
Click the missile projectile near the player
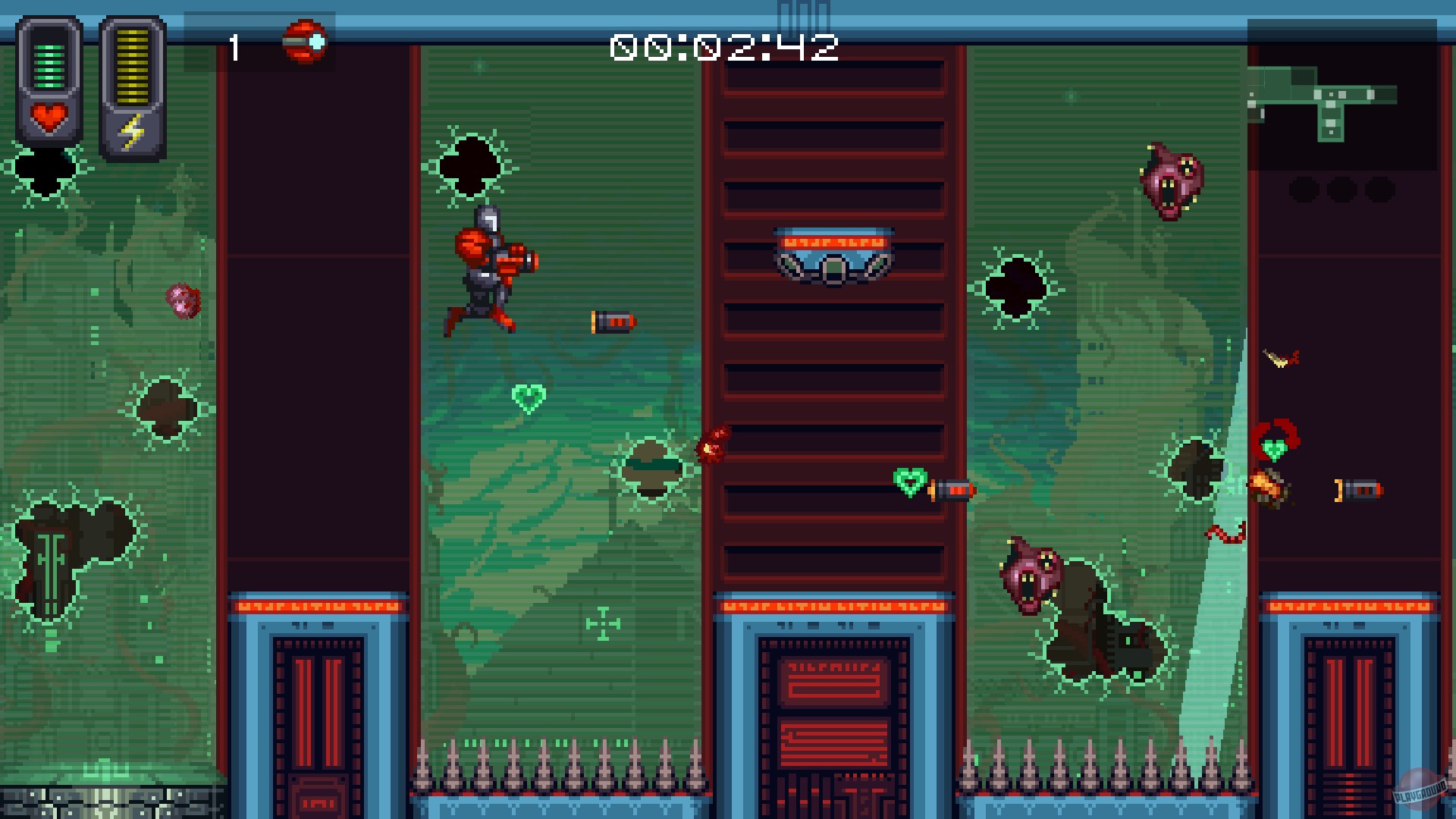611,320
